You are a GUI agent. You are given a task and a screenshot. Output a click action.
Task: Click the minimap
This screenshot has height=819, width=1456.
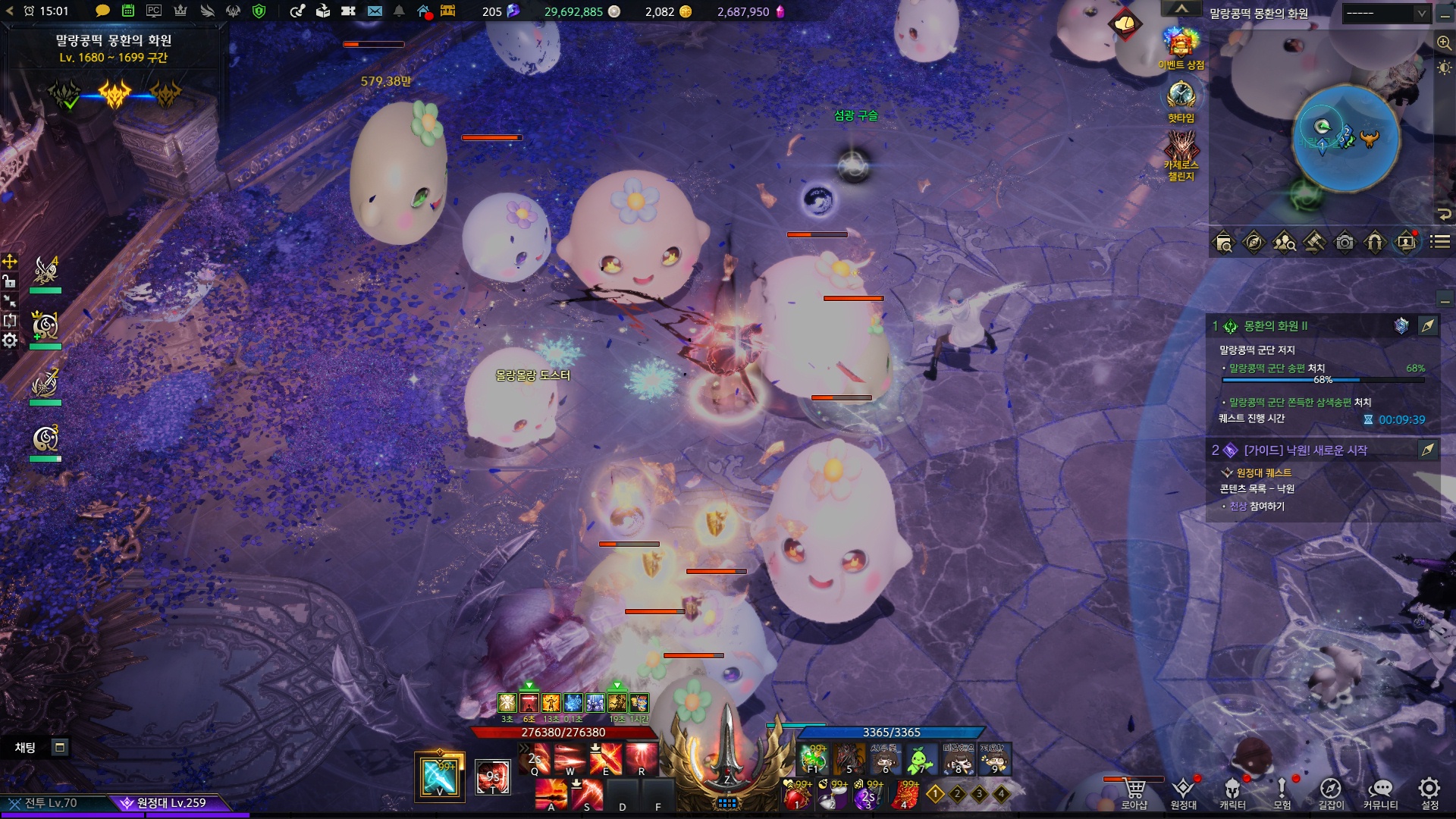(x=1345, y=138)
